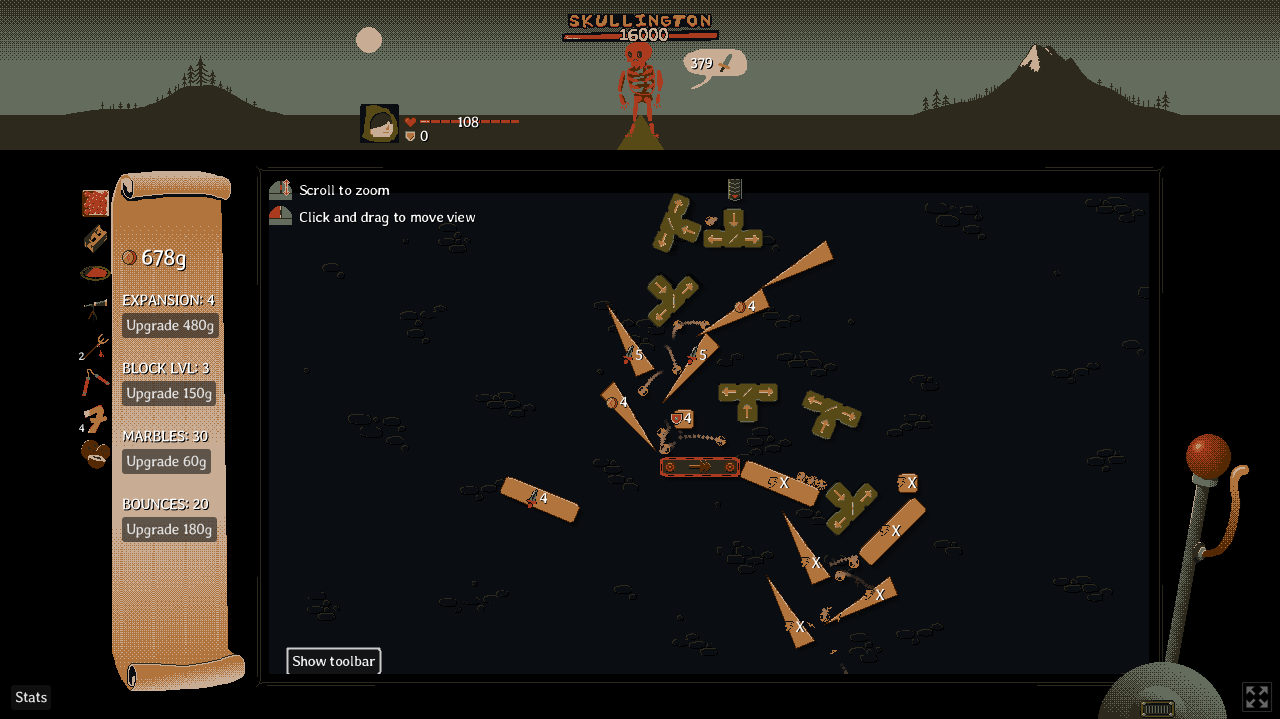Select the highlighted conveyor arrow block

point(699,466)
